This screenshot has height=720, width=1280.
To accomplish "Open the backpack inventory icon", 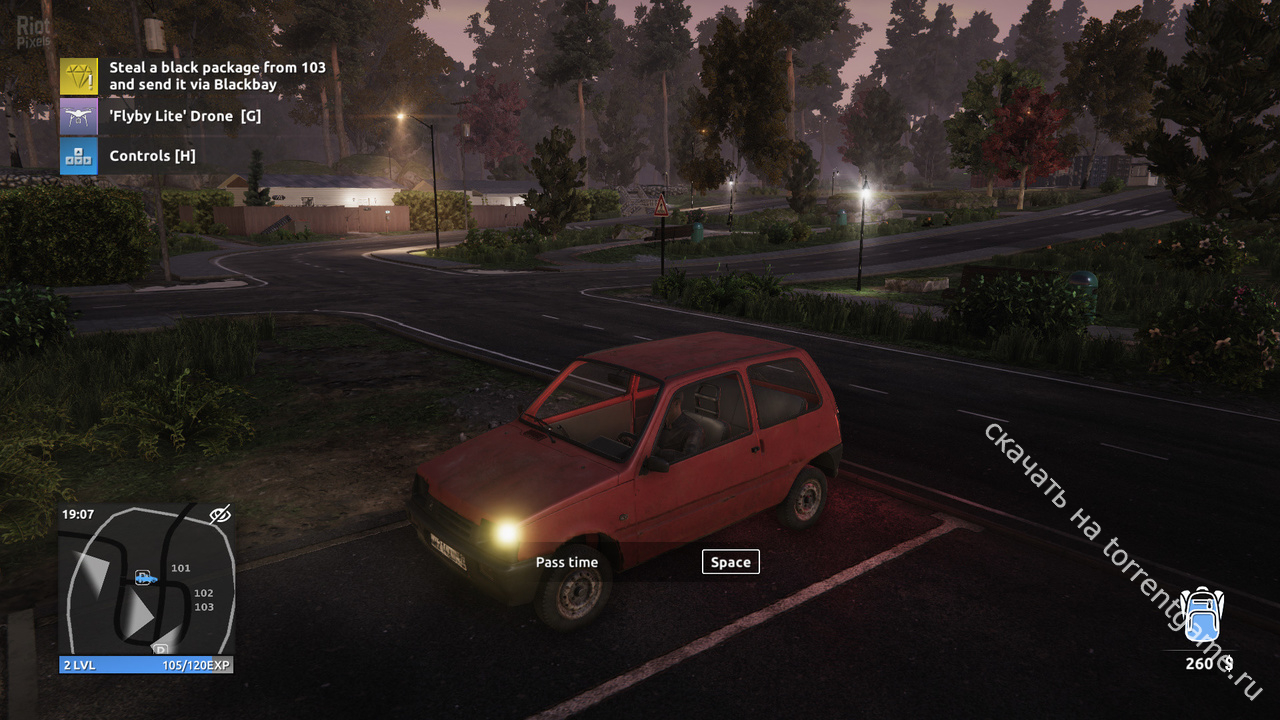I will tap(1201, 615).
